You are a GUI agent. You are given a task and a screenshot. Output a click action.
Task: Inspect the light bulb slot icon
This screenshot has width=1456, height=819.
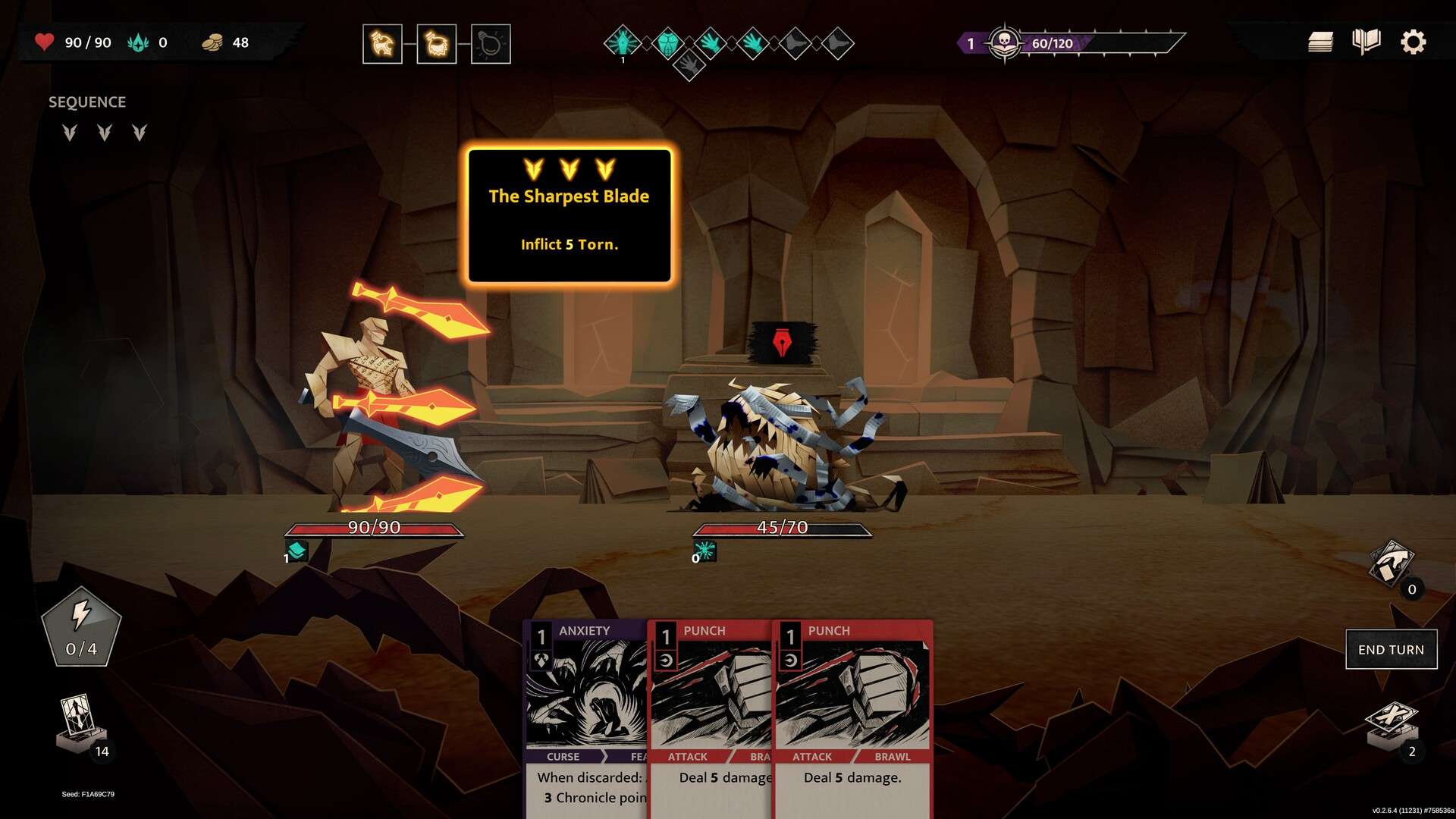click(x=491, y=44)
